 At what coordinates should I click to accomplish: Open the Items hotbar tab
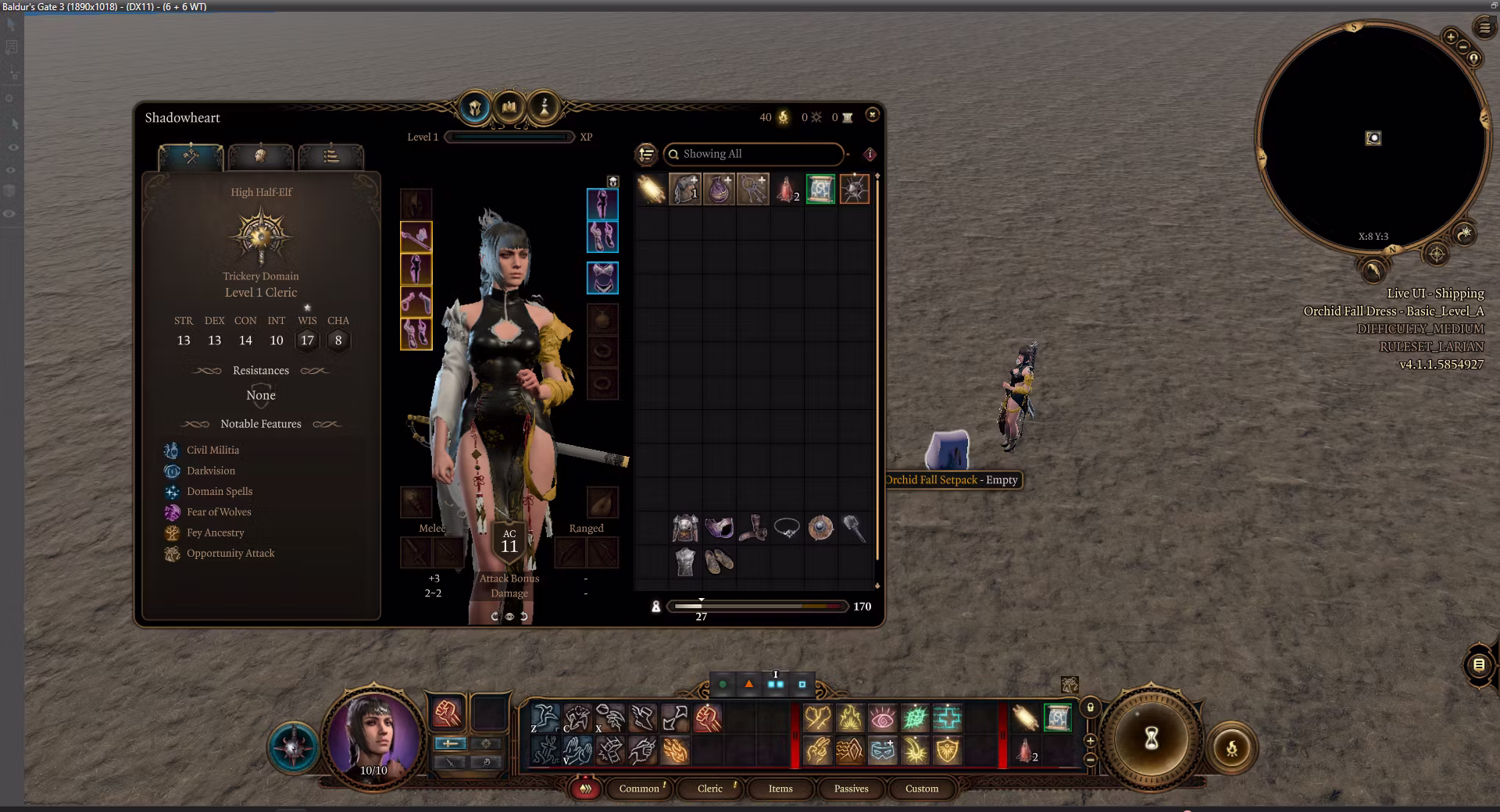[x=780, y=789]
